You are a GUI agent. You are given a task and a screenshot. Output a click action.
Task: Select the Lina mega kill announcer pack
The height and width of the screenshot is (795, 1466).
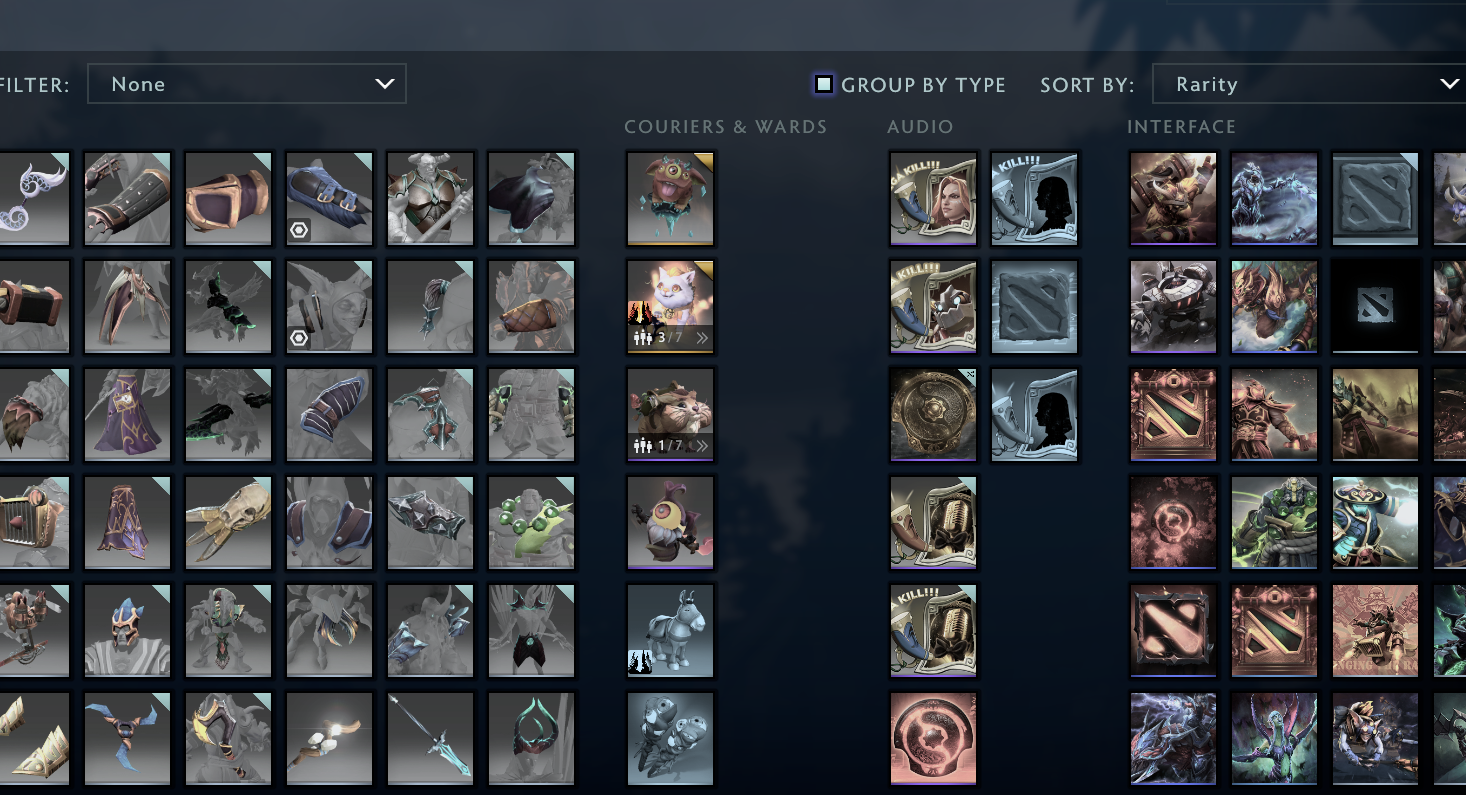pyautogui.click(x=932, y=199)
